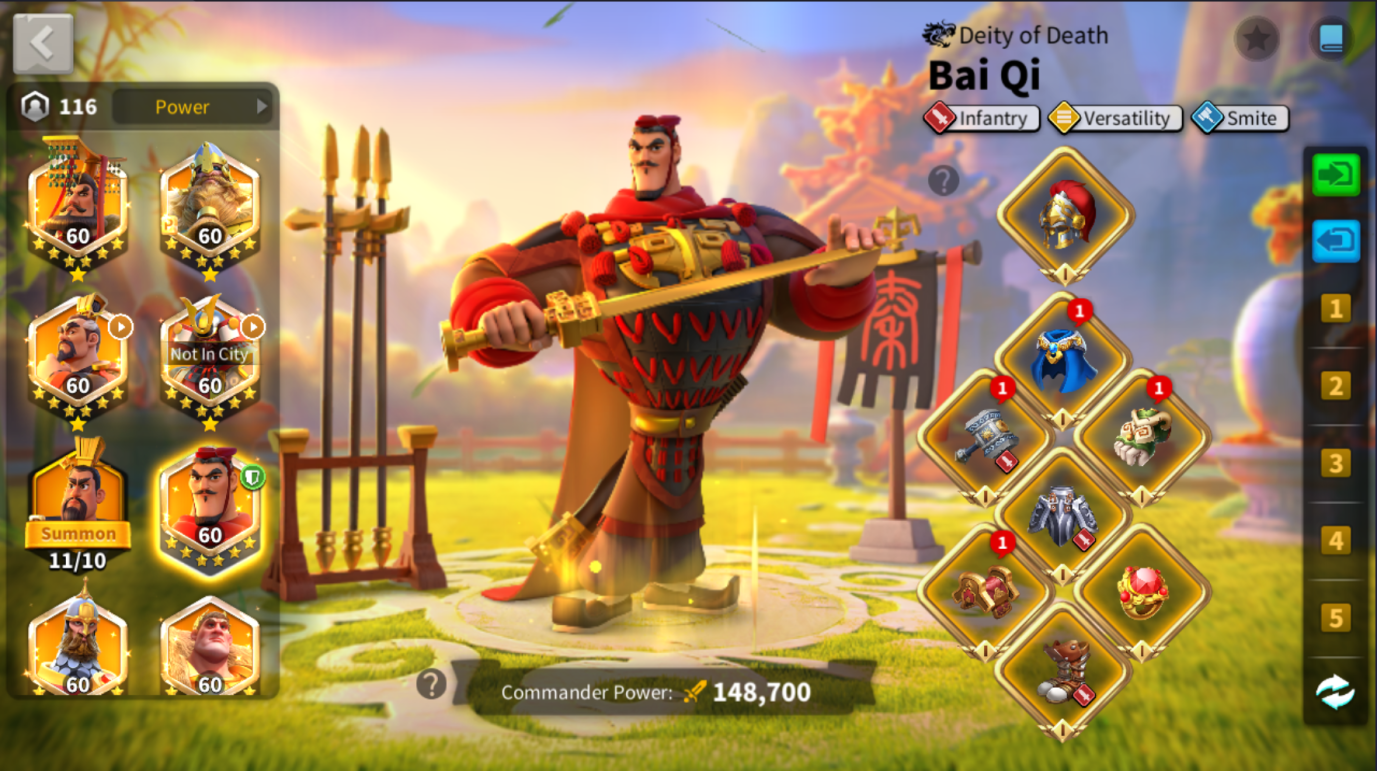
Task: Select the commander marked Not In City
Action: (x=209, y=355)
